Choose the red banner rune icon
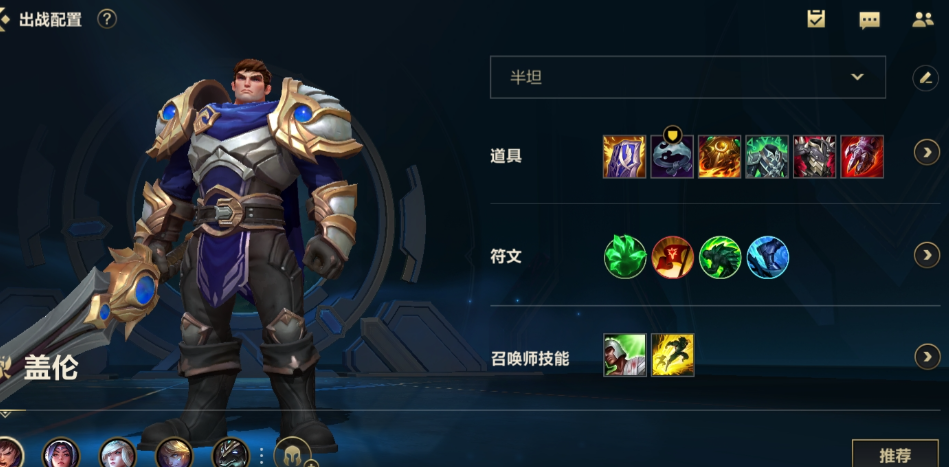 [672, 257]
